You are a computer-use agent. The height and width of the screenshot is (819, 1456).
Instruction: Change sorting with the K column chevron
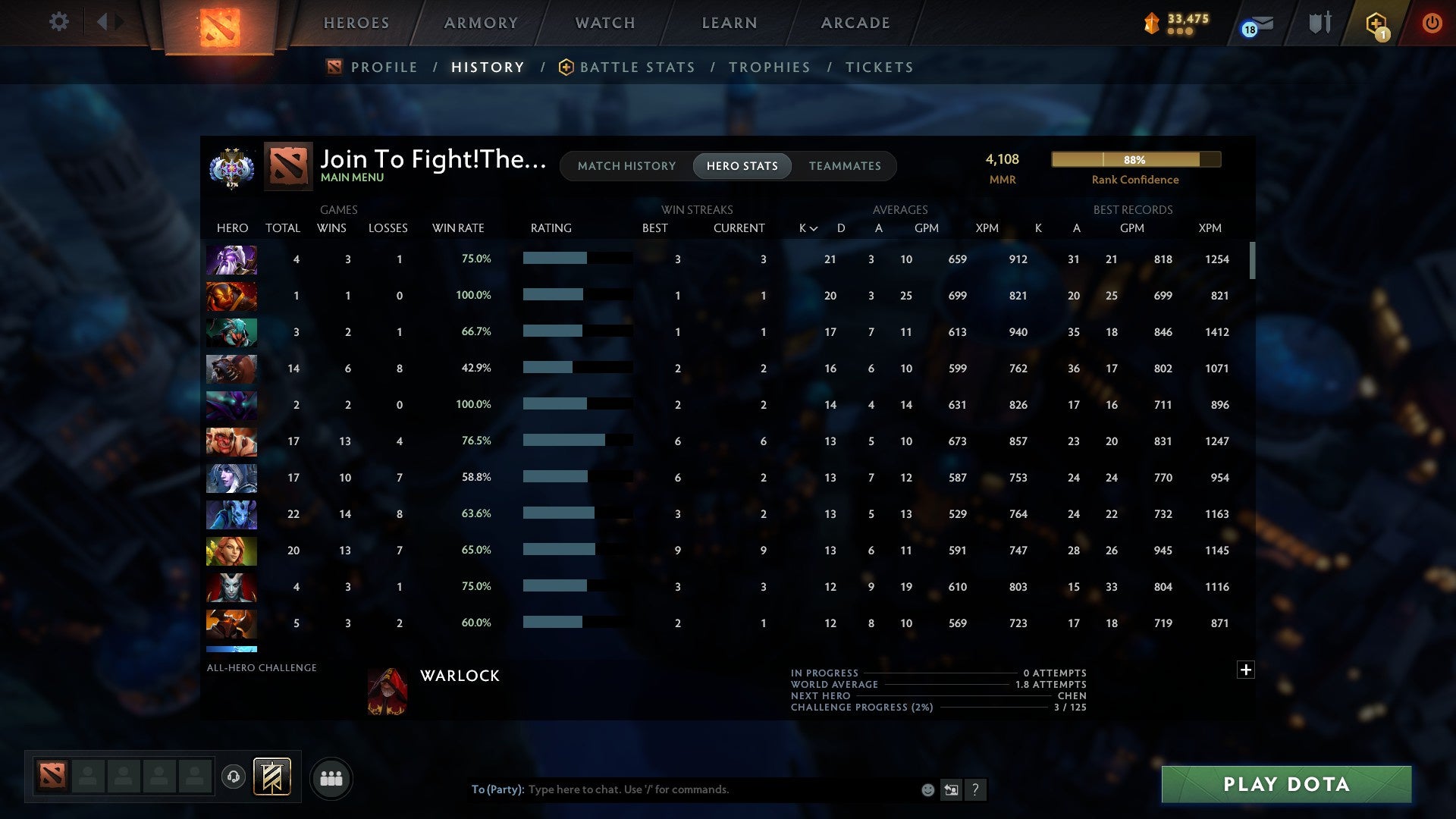pos(814,227)
